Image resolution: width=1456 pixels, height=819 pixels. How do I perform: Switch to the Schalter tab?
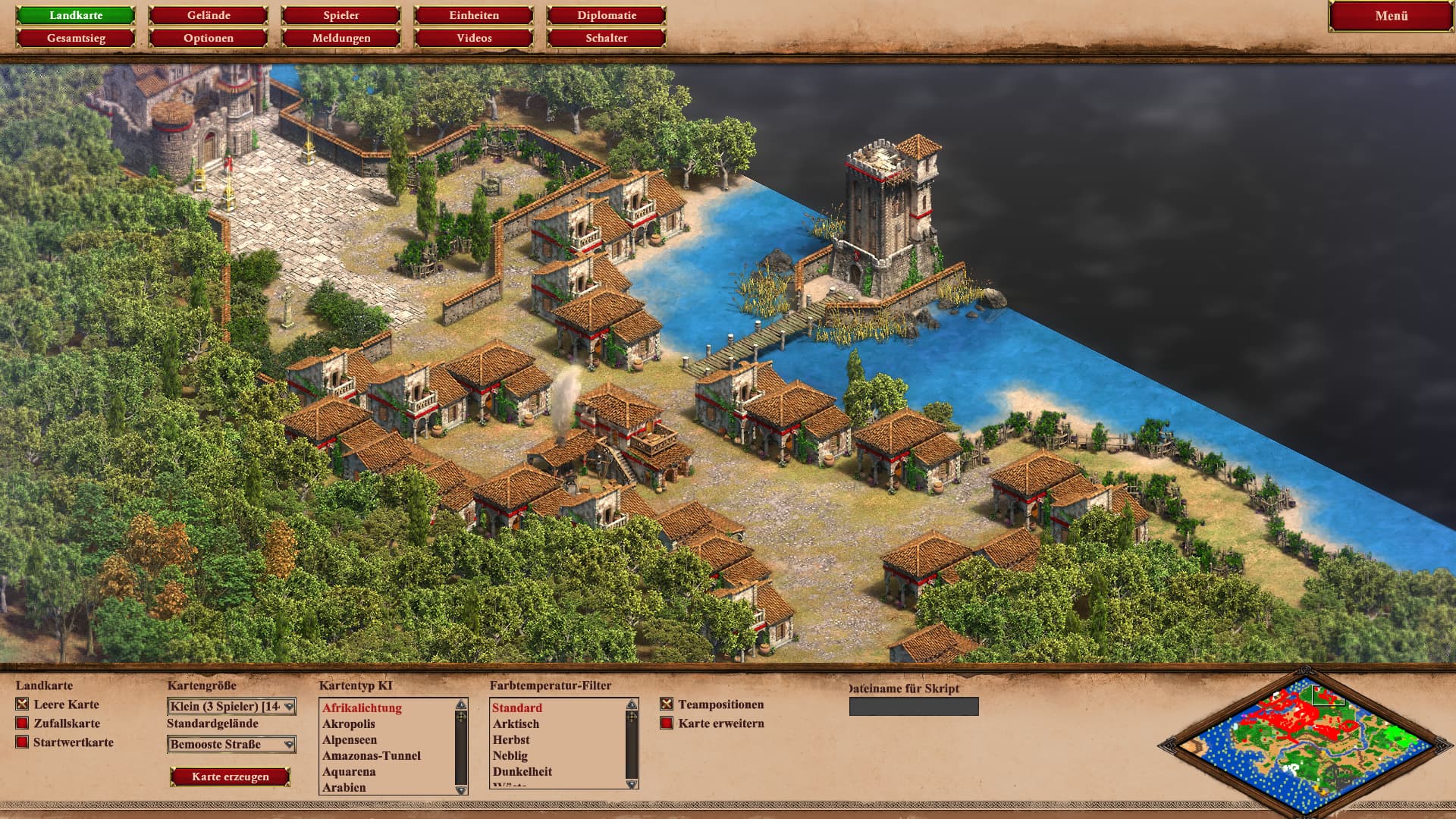(607, 38)
